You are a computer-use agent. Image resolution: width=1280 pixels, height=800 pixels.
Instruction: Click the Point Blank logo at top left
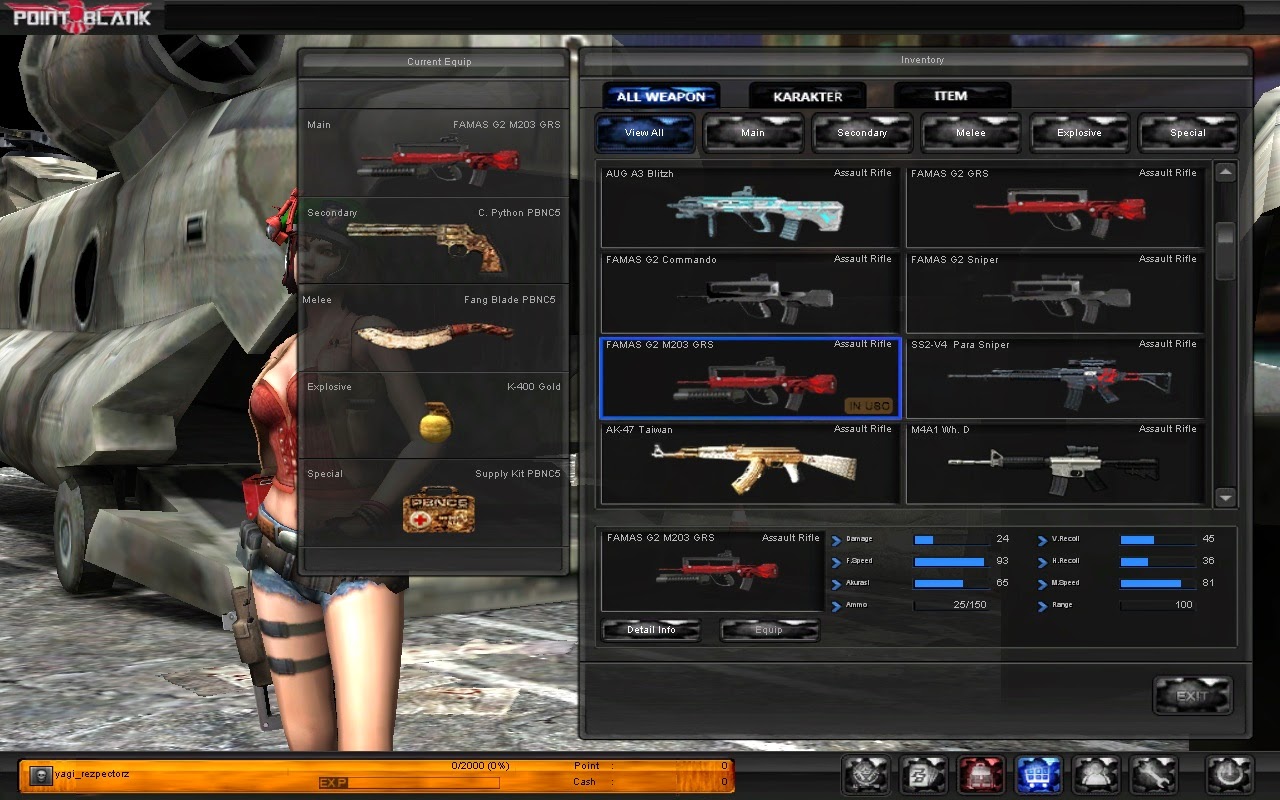[x=80, y=15]
